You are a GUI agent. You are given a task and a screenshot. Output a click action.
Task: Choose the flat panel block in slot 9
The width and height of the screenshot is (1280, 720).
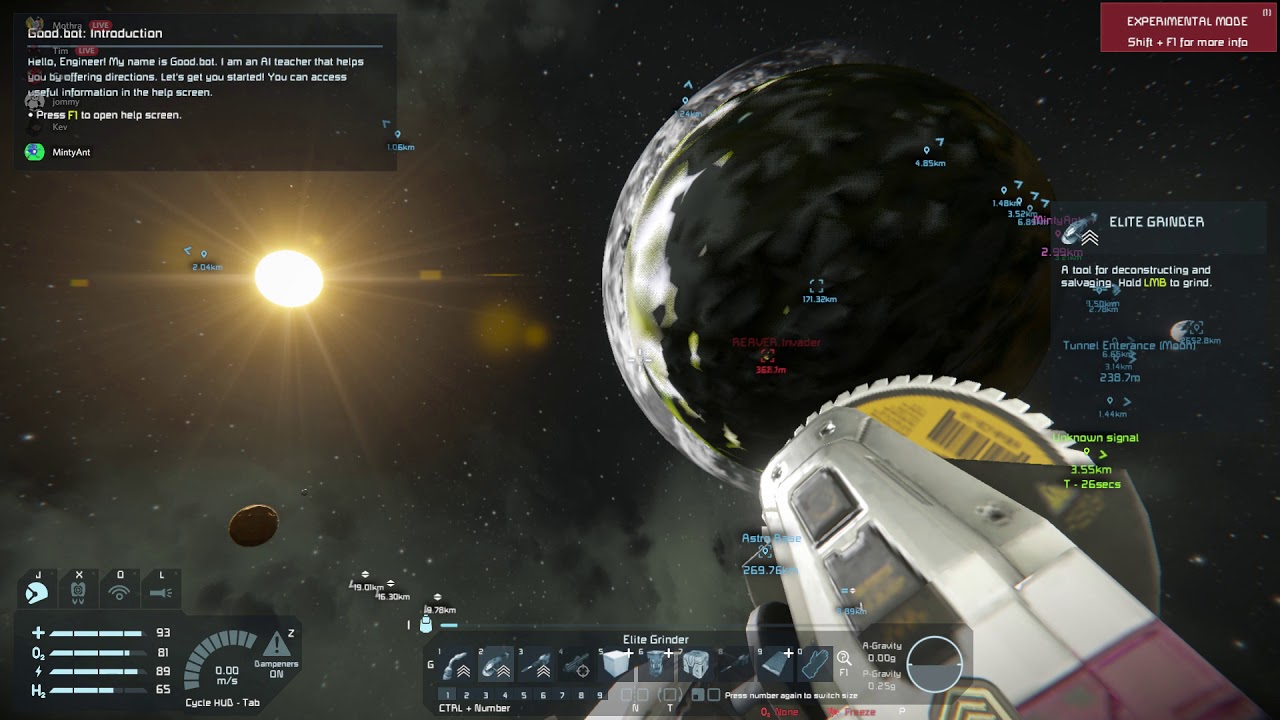pyautogui.click(x=775, y=665)
